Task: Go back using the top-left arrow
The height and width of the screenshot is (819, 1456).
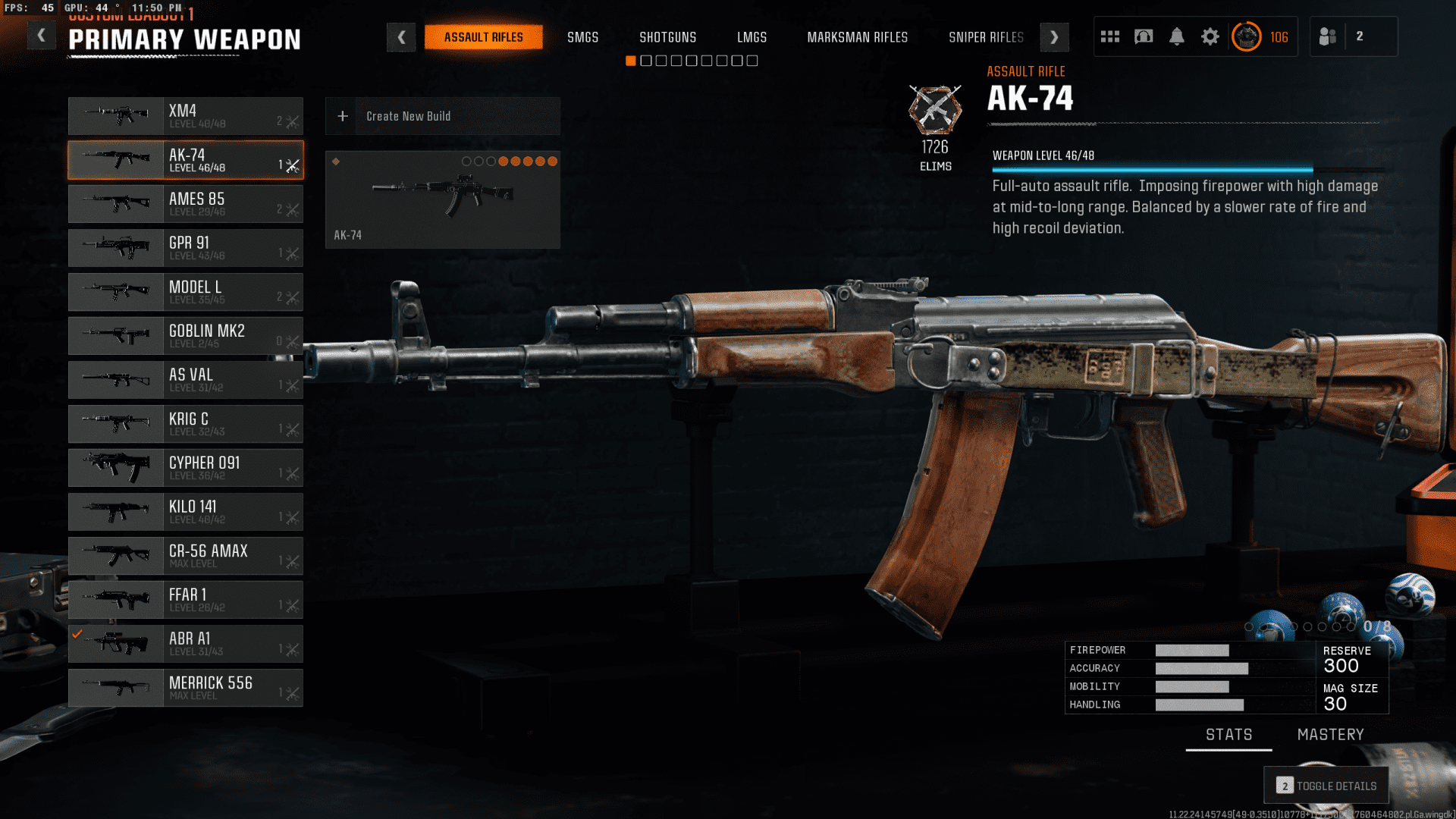Action: tap(42, 36)
